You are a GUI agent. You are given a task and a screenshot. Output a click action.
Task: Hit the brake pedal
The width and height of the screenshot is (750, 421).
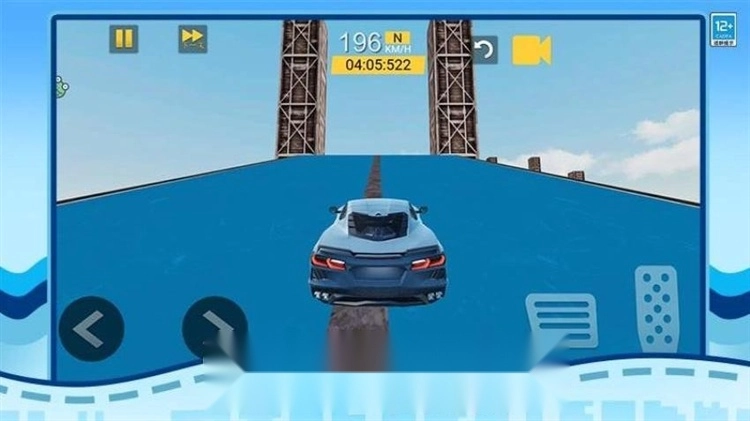(561, 320)
